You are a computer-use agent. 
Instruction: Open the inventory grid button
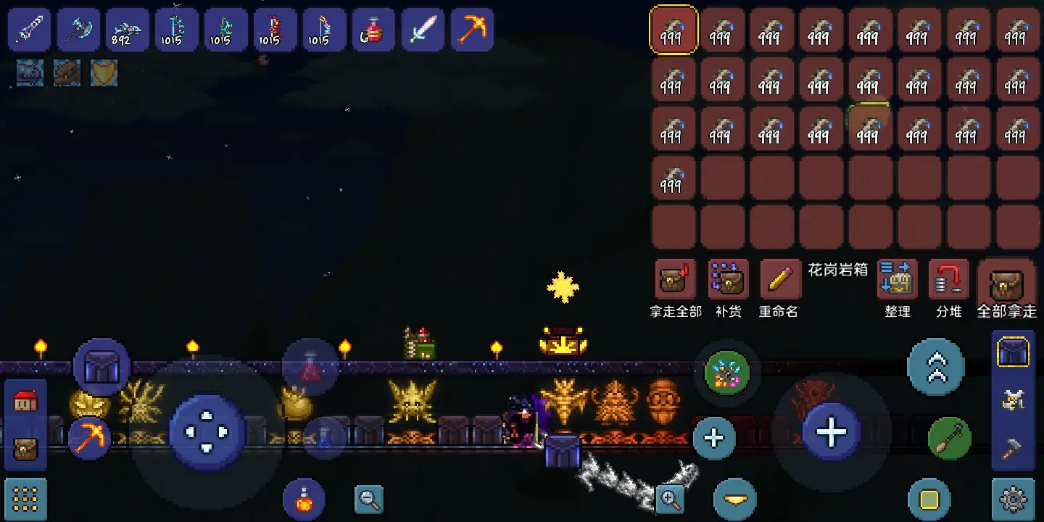coord(26,498)
